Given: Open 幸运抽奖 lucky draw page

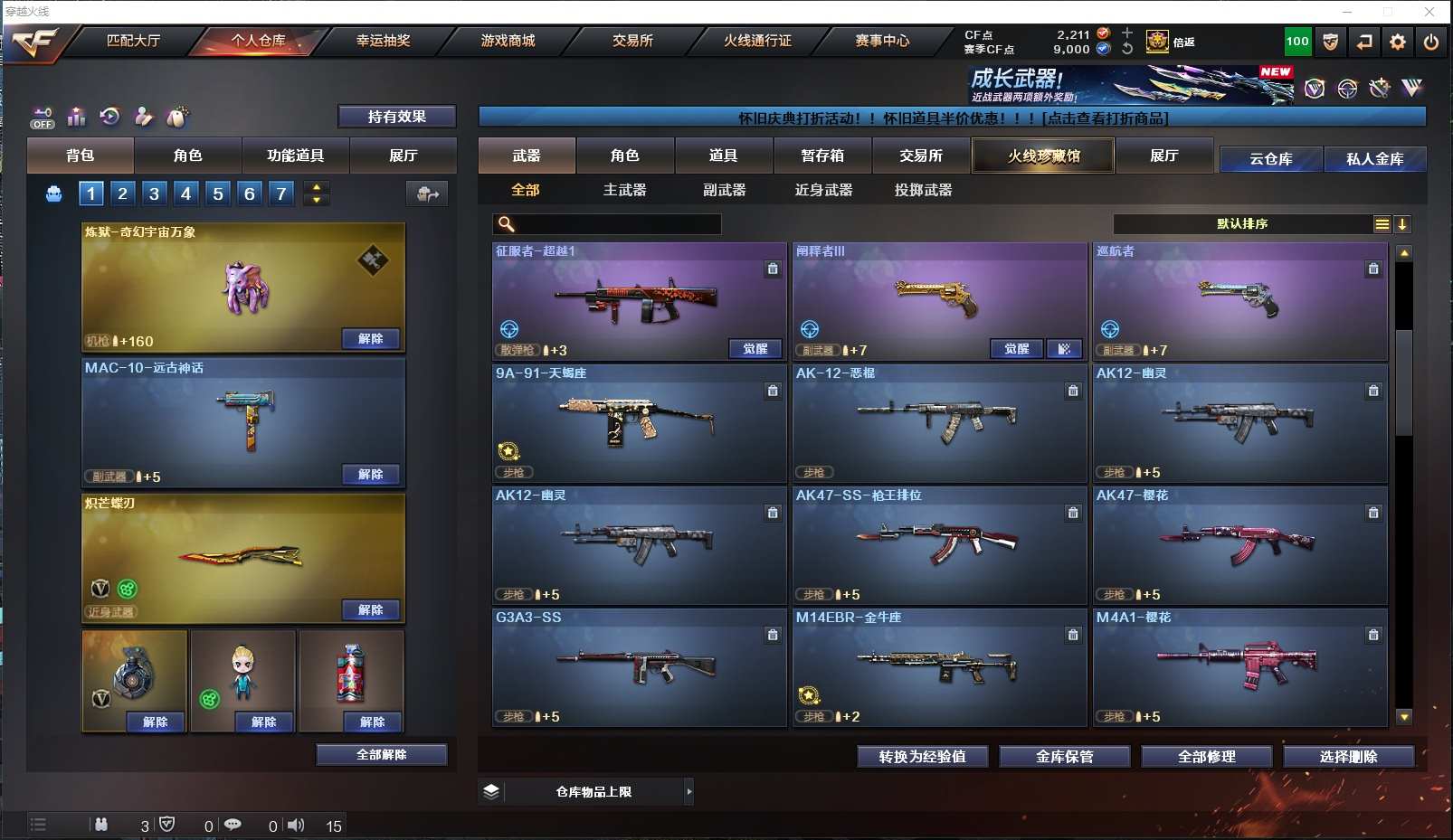Looking at the screenshot, I should [x=383, y=41].
